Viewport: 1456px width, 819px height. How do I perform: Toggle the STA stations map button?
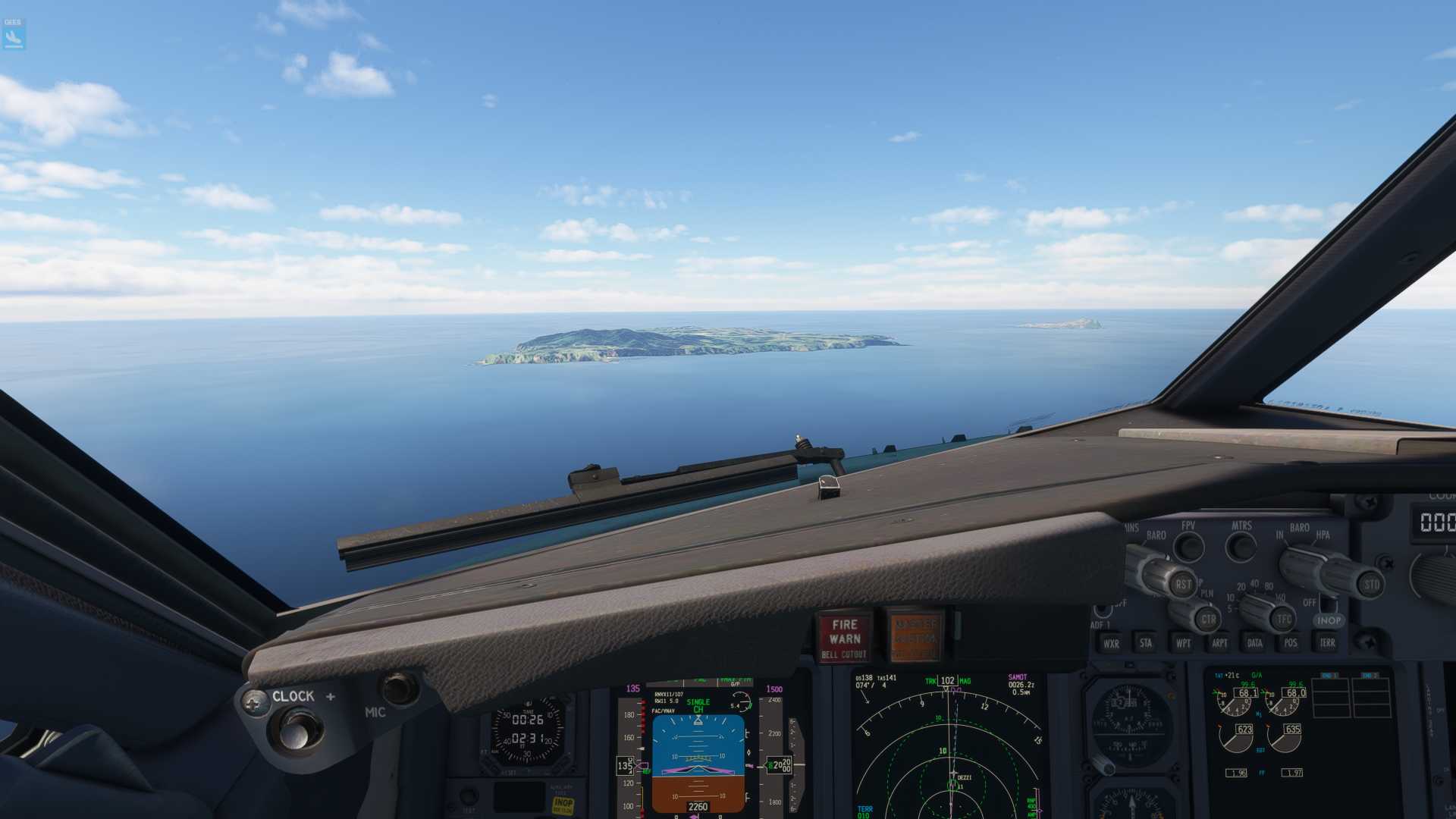coord(1145,644)
